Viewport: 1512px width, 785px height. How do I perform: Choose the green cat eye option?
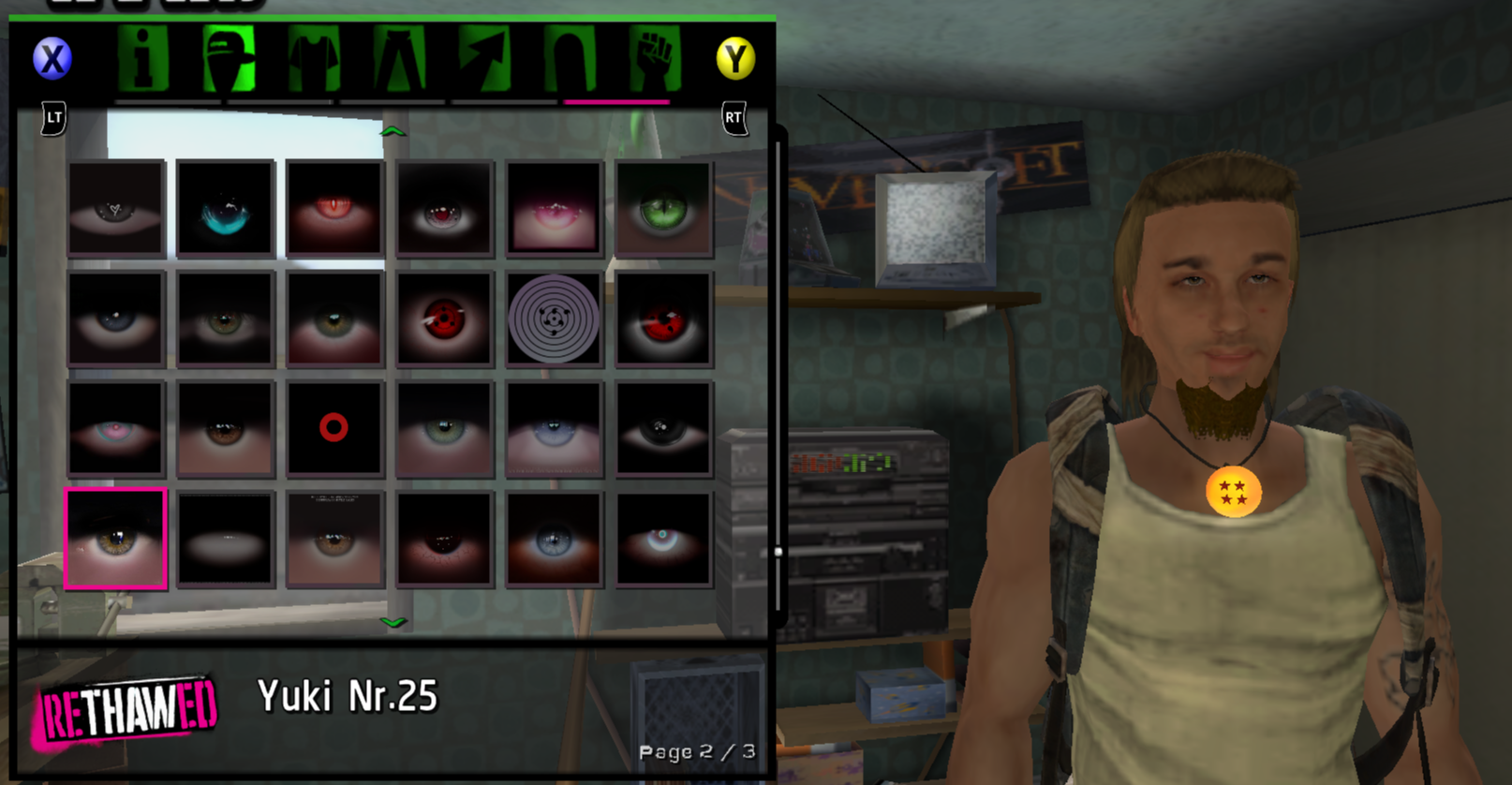coord(663,209)
